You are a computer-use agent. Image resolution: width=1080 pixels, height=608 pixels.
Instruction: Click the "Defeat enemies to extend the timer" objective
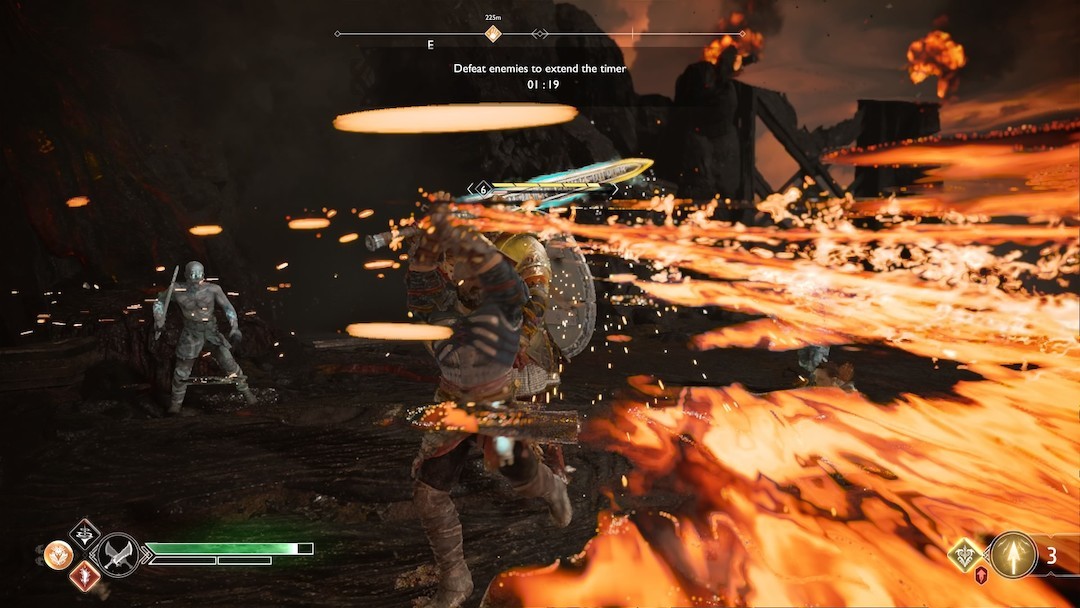coord(540,68)
